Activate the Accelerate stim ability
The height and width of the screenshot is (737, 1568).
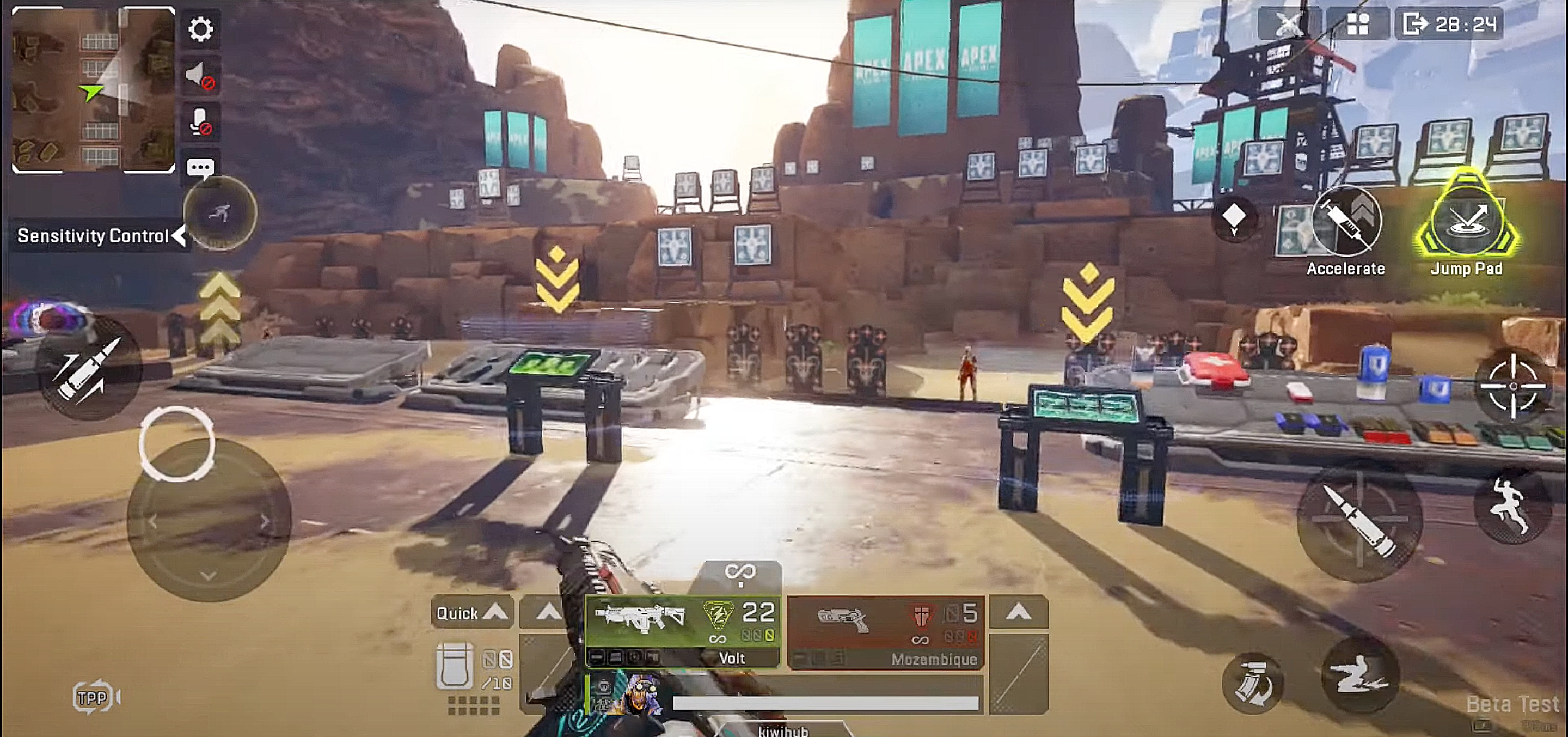click(1346, 222)
